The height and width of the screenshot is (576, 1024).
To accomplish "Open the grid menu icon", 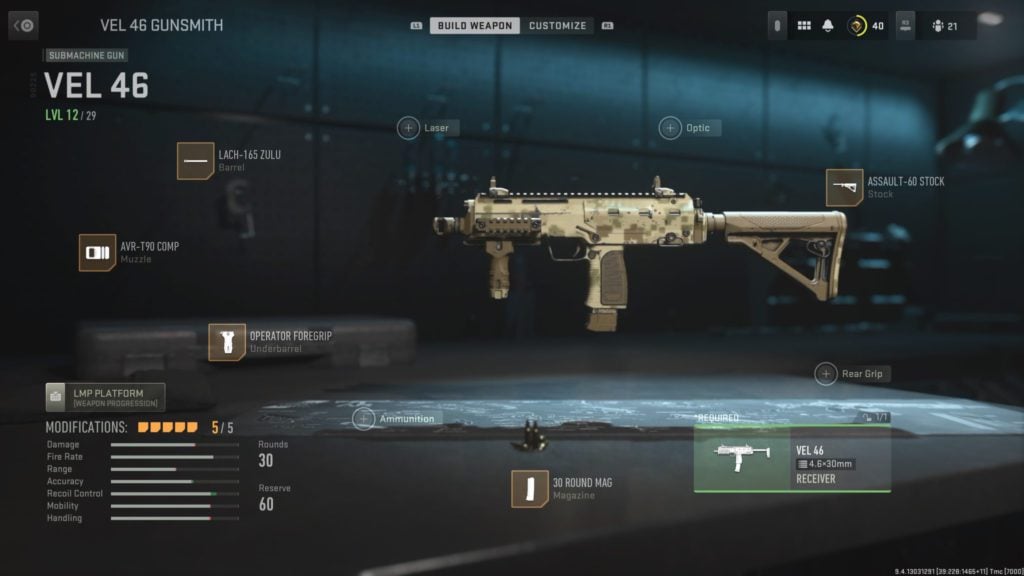I will tap(803, 26).
